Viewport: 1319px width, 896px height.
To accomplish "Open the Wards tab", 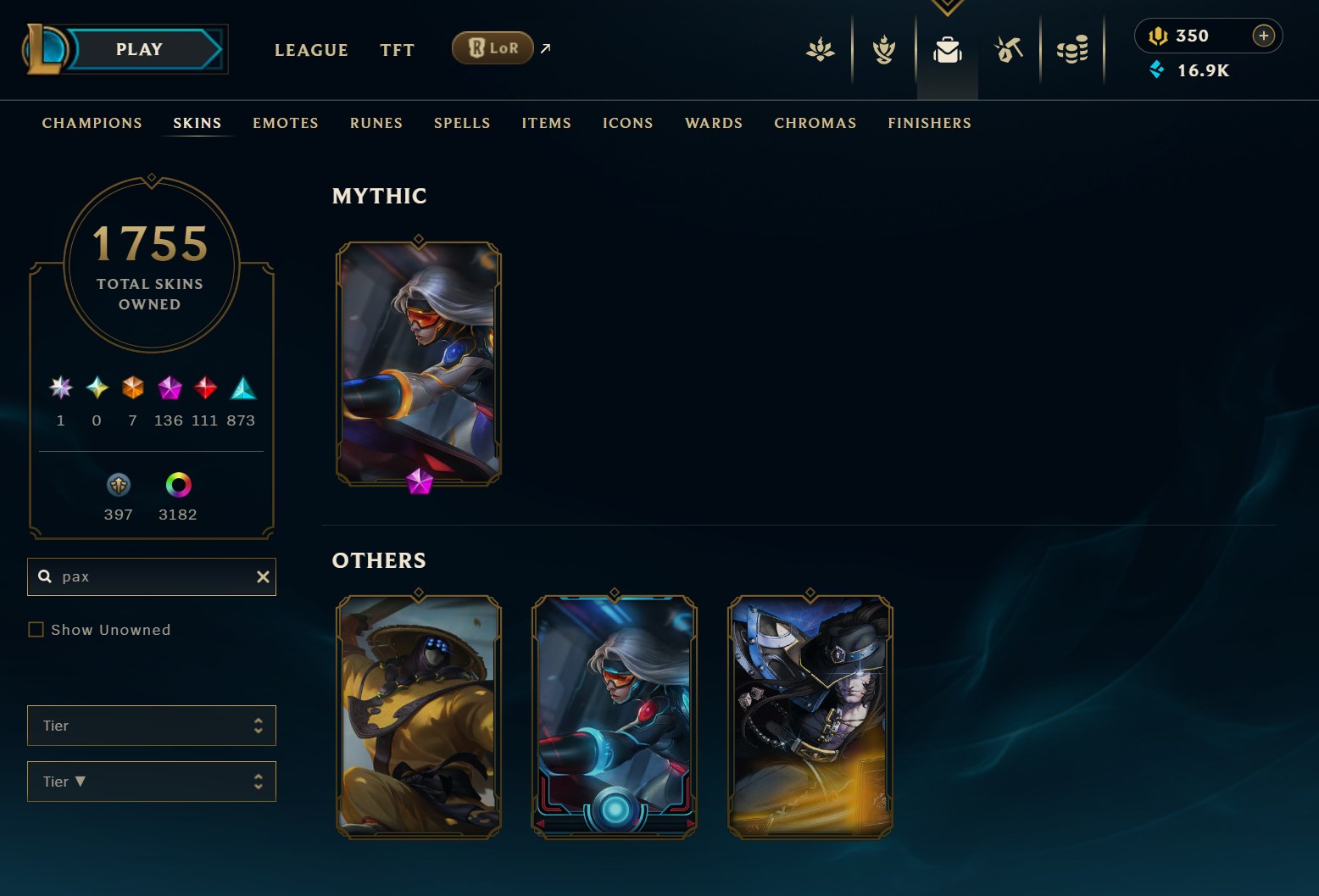I will pyautogui.click(x=714, y=123).
